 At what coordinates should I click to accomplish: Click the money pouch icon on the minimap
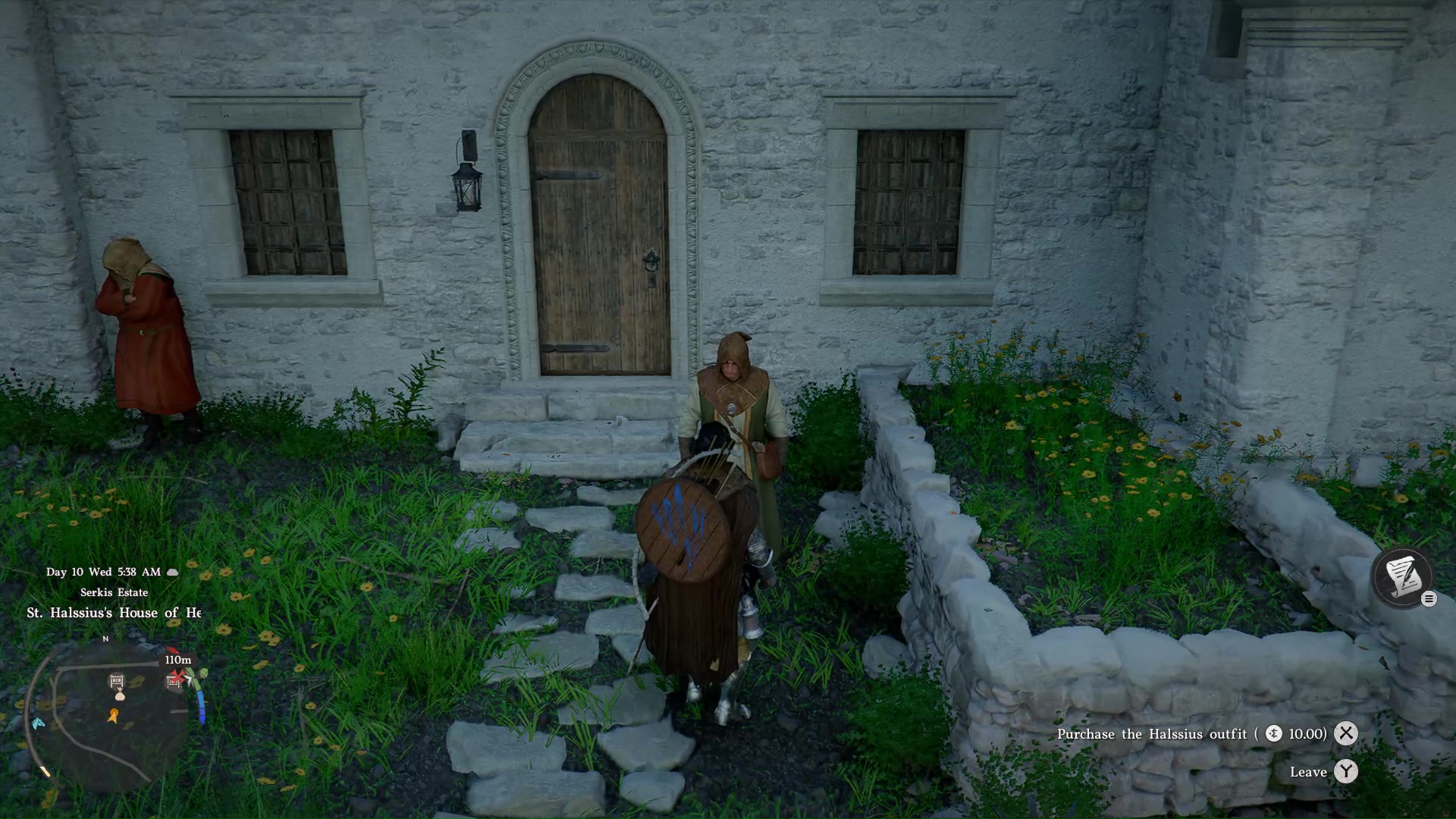click(x=120, y=696)
